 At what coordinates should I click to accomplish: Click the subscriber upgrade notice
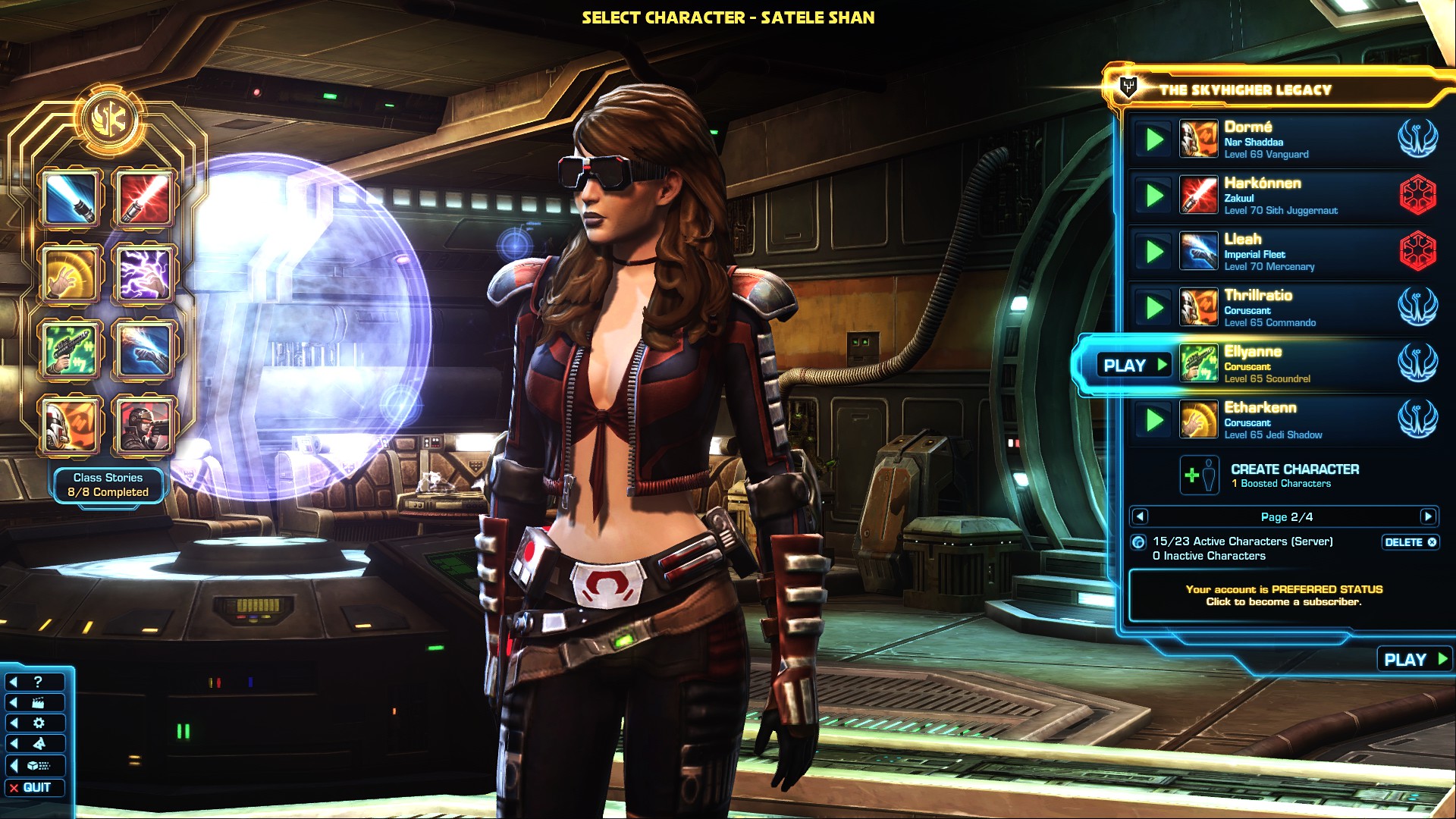click(1284, 595)
